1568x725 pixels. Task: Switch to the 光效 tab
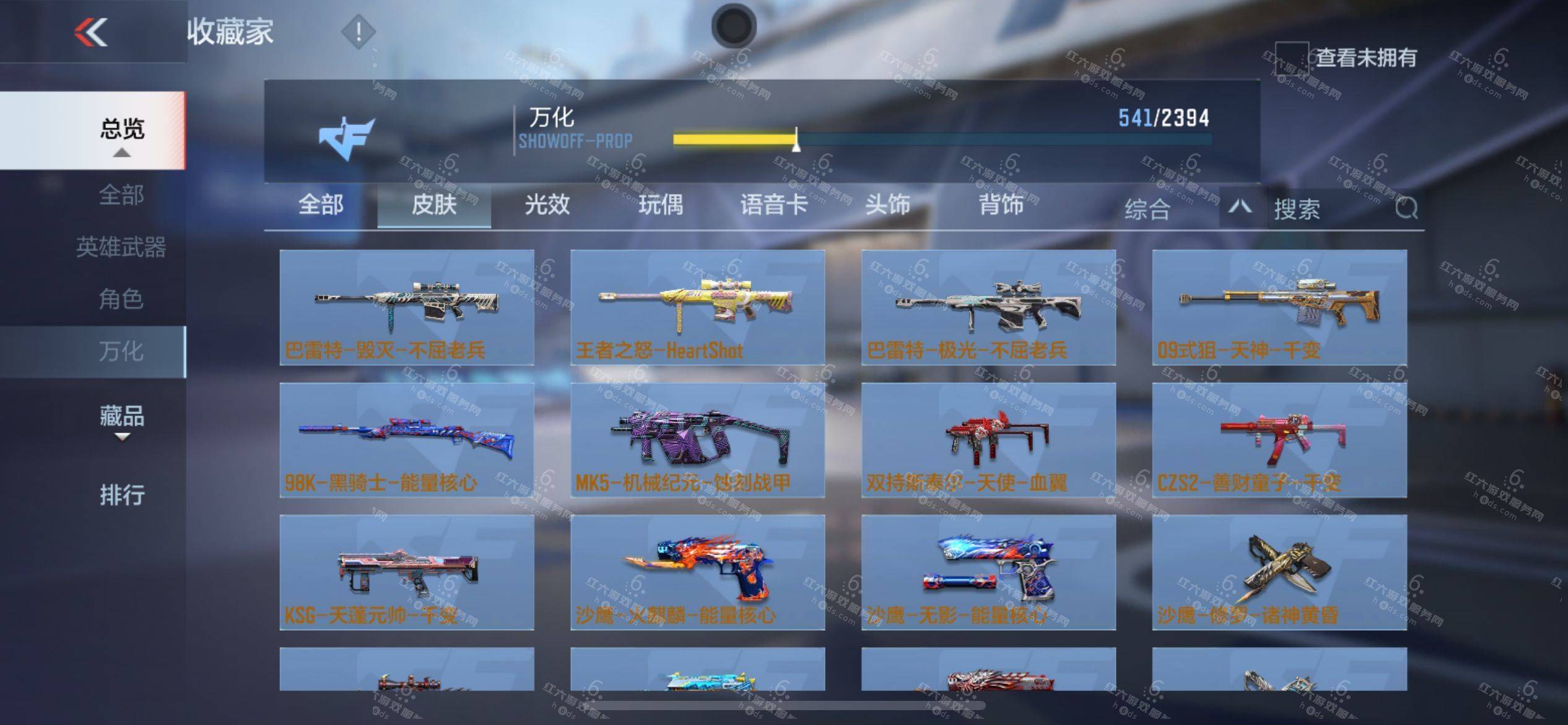tap(547, 205)
